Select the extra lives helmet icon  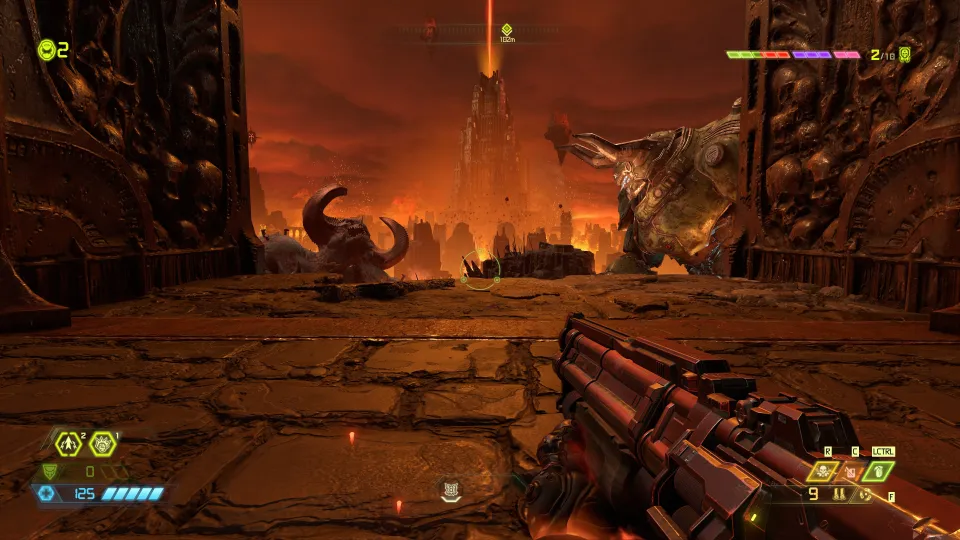[46, 49]
